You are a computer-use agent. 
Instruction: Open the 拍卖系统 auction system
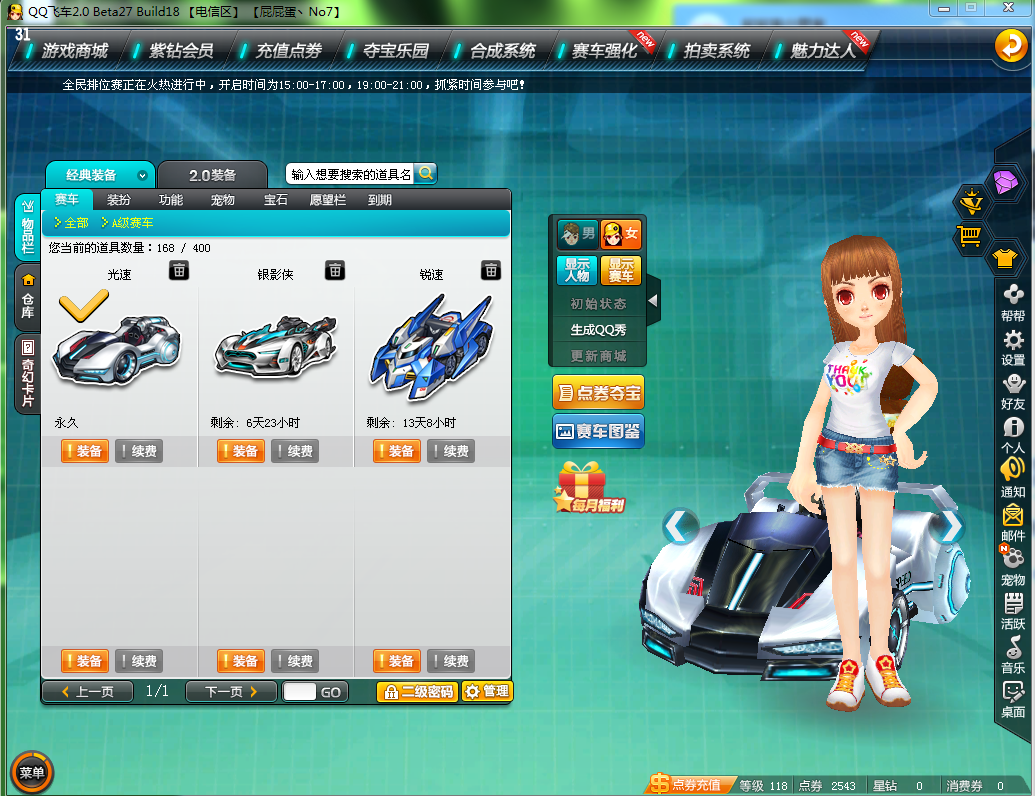tap(716, 50)
